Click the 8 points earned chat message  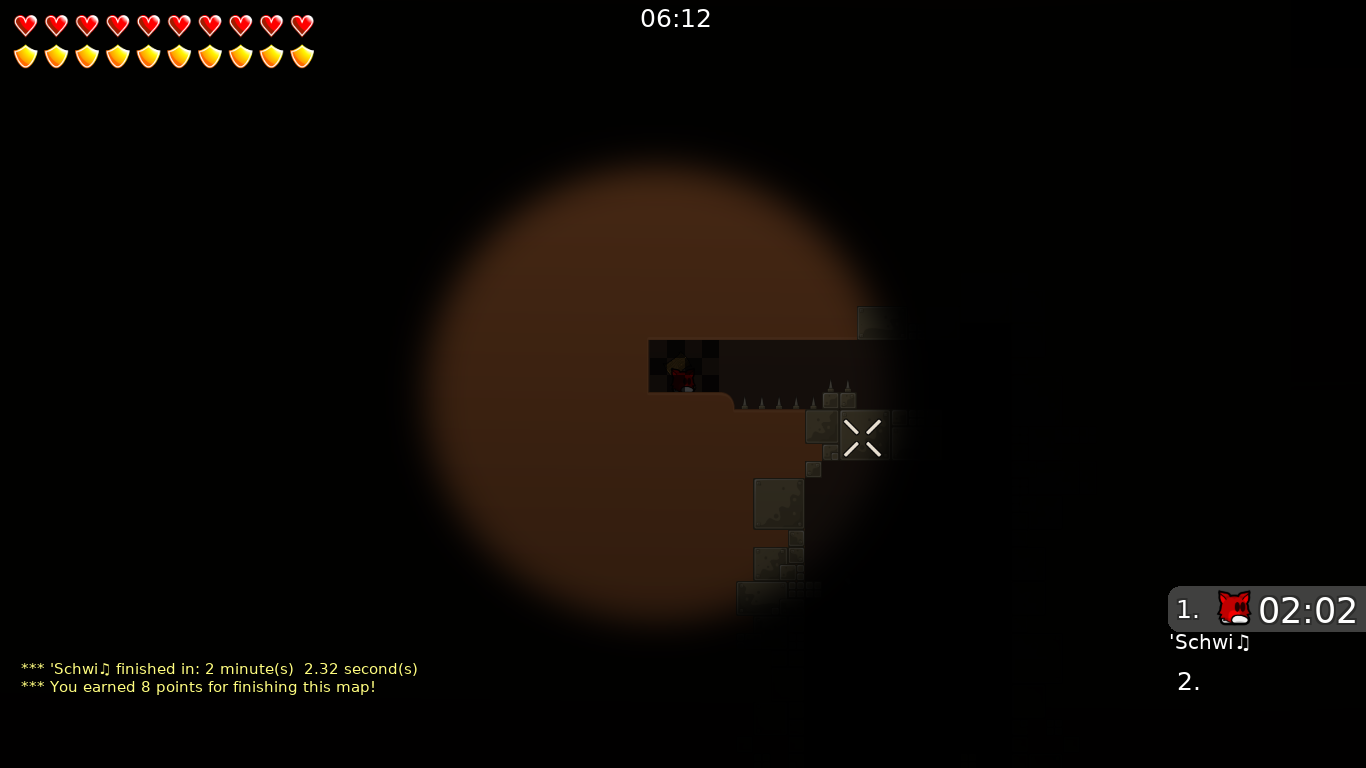[x=198, y=687]
